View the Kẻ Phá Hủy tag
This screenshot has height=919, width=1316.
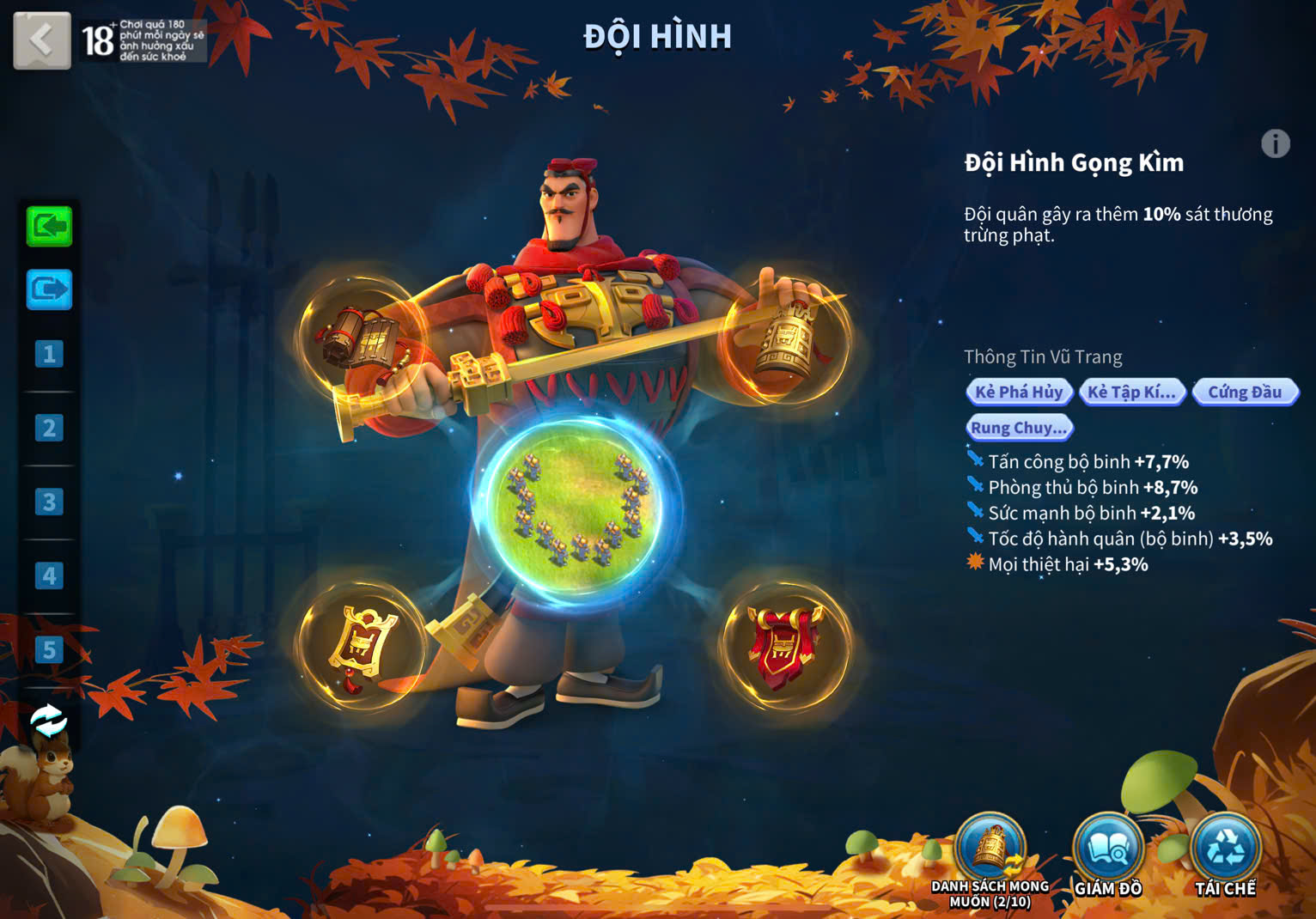tap(1019, 393)
